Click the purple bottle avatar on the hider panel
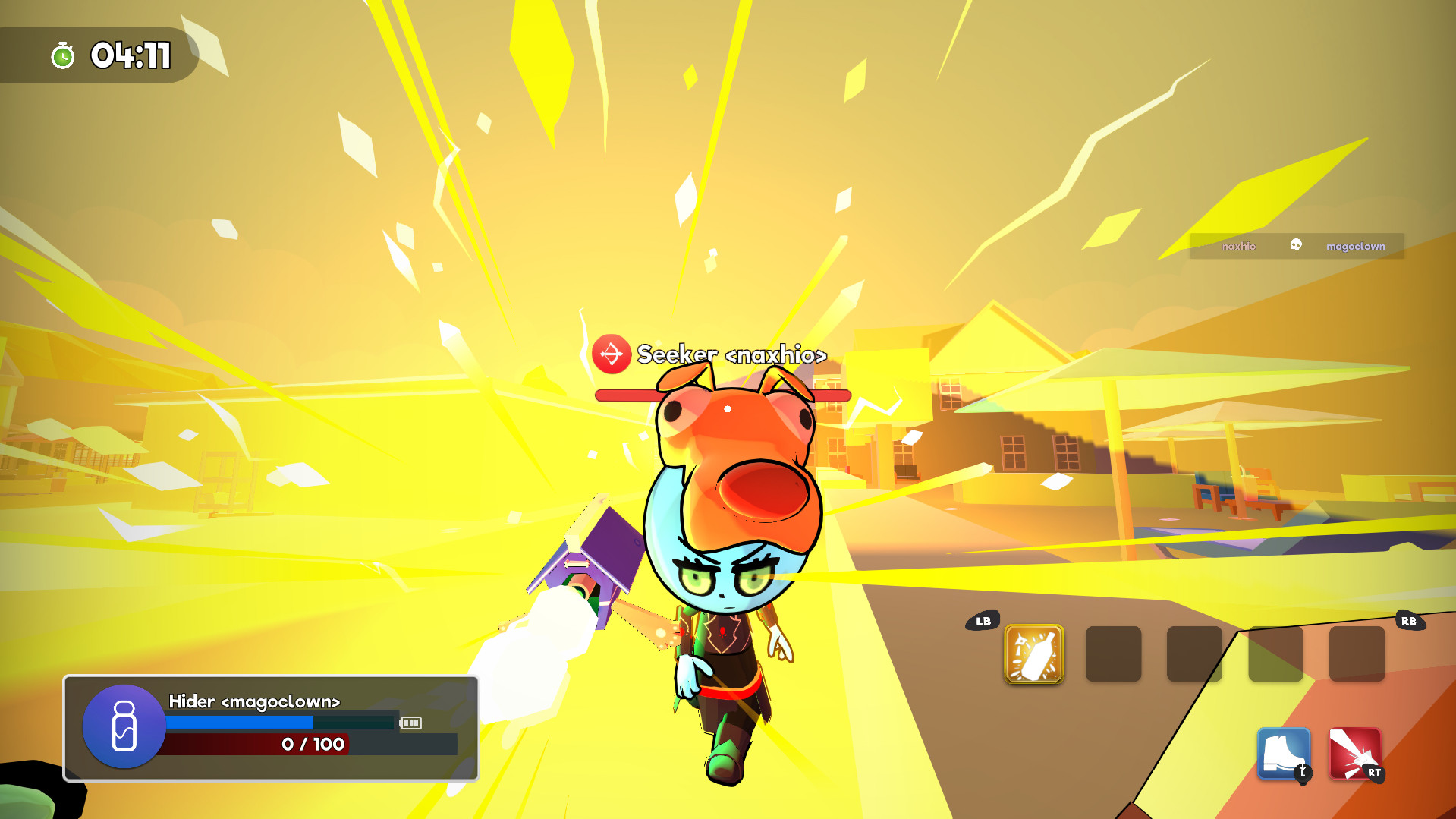Image resolution: width=1456 pixels, height=819 pixels. coord(124,726)
